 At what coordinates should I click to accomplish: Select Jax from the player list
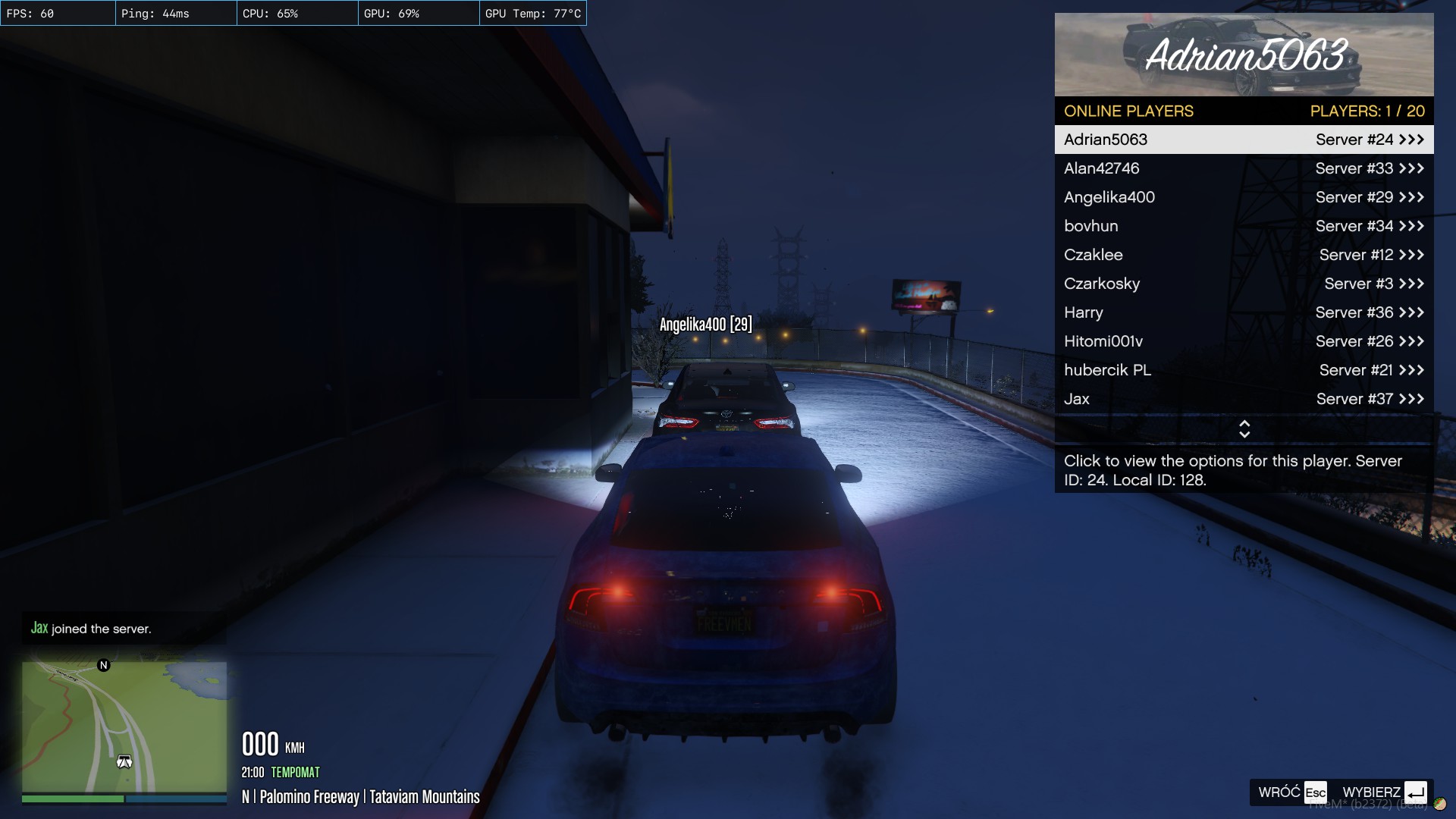pos(1244,399)
